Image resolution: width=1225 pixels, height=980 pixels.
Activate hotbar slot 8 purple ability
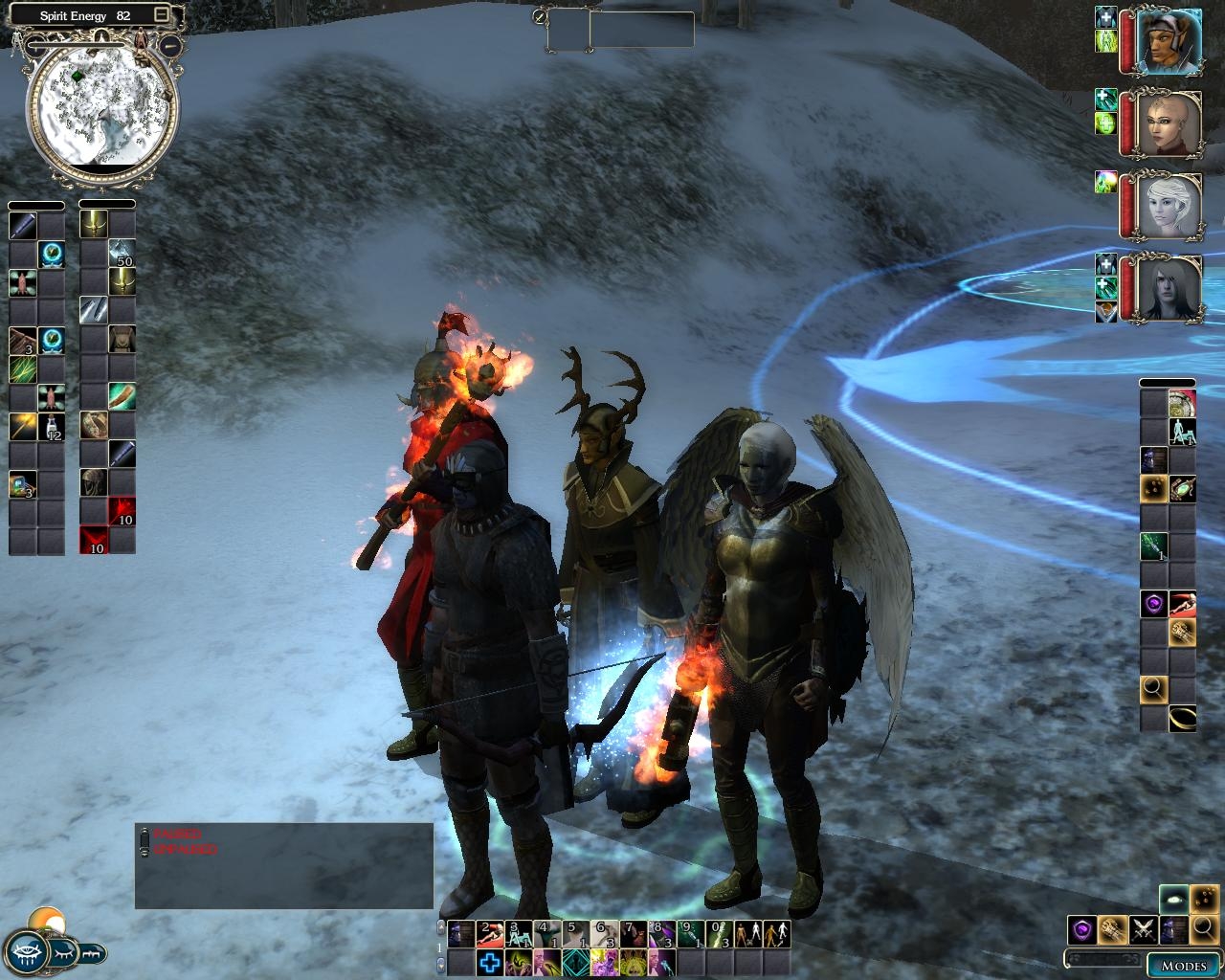click(x=661, y=933)
